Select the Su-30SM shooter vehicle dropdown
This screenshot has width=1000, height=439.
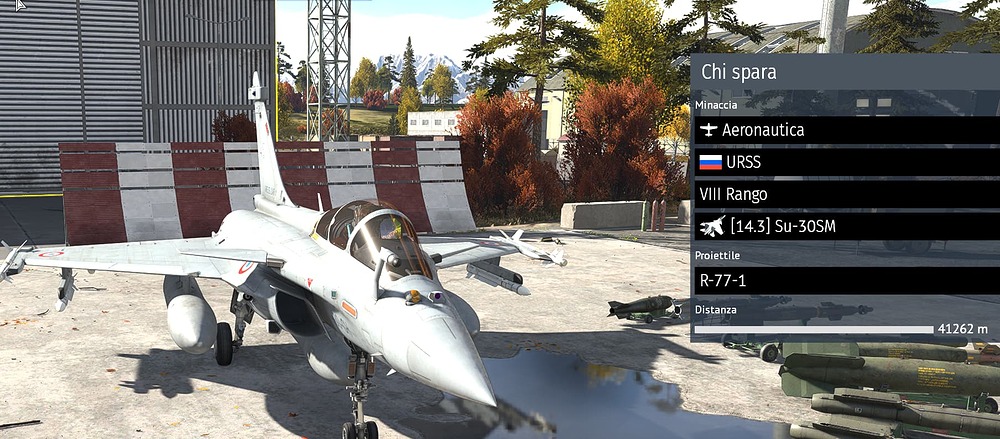[845, 226]
